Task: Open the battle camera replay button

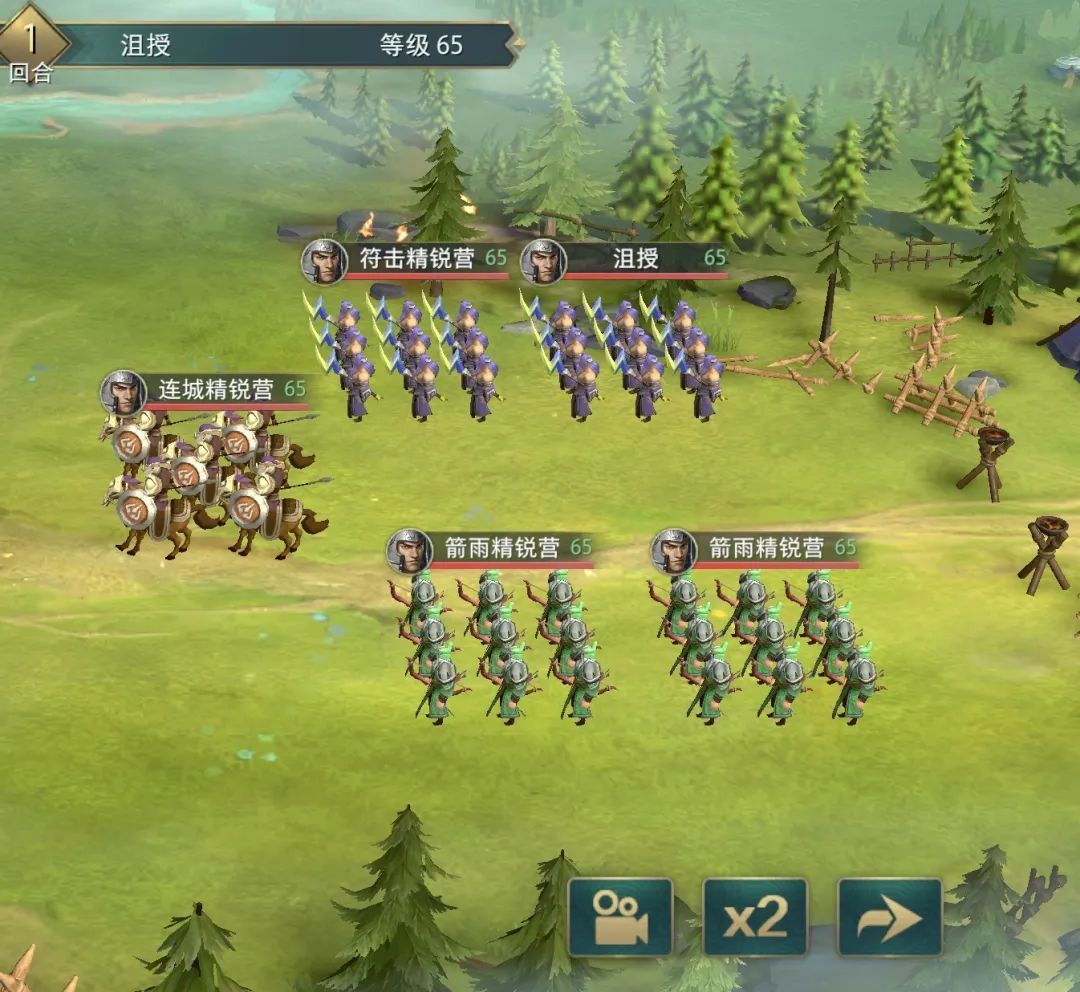Action: (x=620, y=916)
